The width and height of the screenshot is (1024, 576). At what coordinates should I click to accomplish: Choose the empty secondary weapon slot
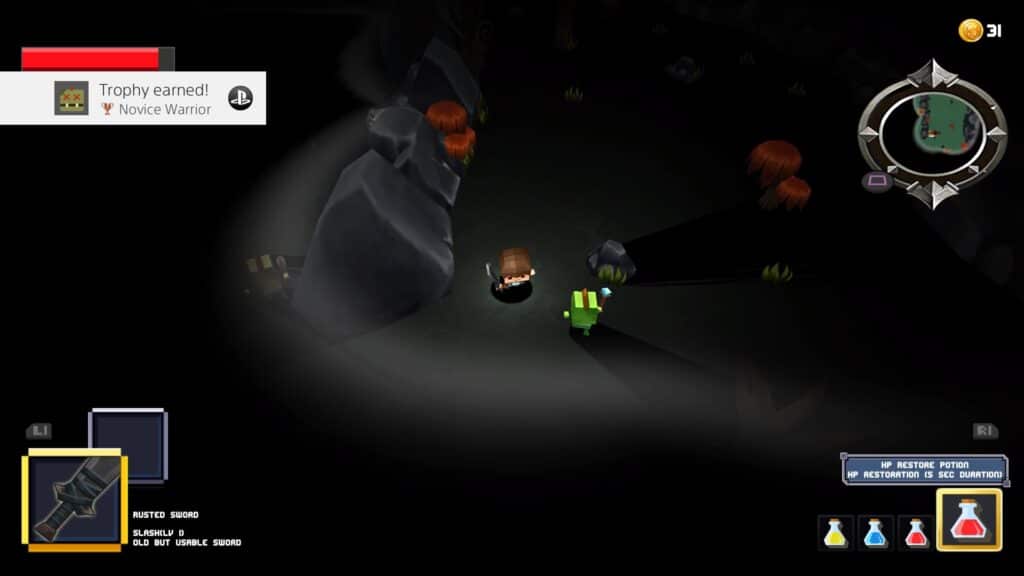pyautogui.click(x=128, y=445)
